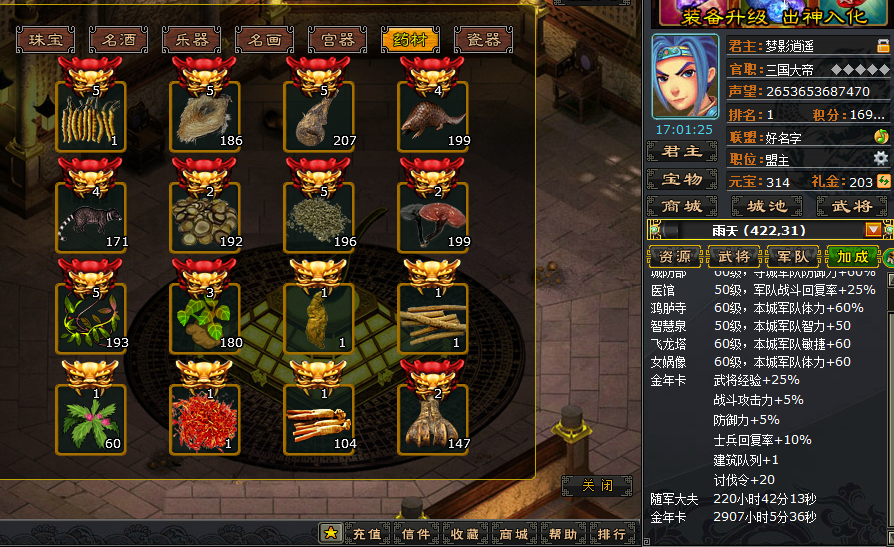The image size is (894, 547).
Task: Select the cordyceps item slot
Action: pyautogui.click(x=91, y=117)
